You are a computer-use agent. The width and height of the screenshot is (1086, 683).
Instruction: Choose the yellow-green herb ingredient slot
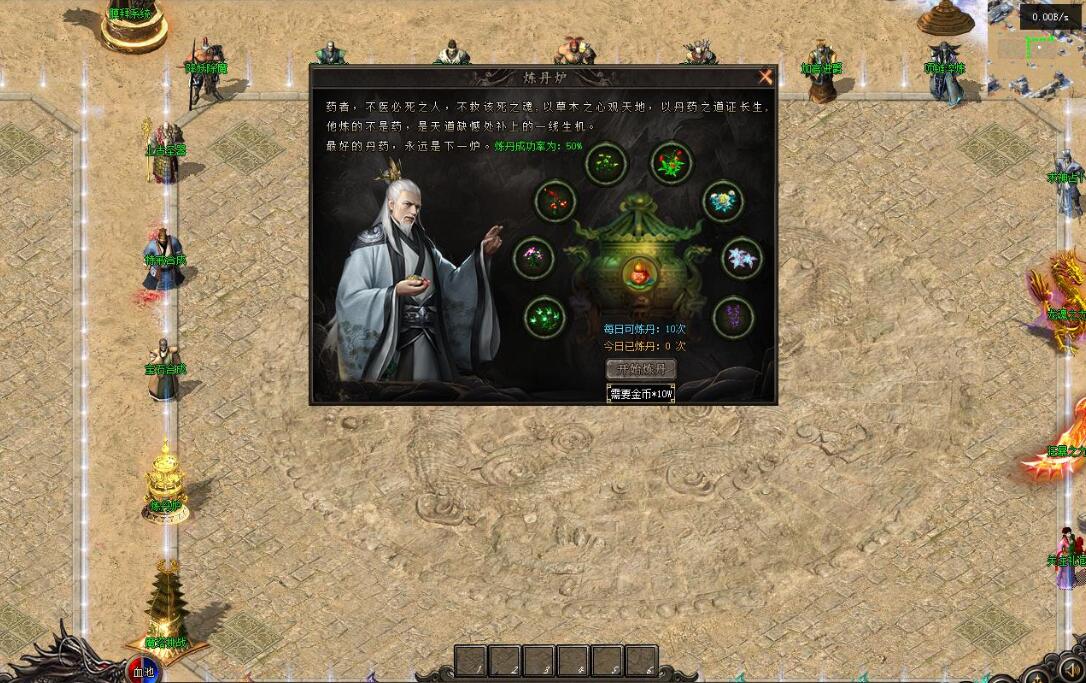[605, 164]
